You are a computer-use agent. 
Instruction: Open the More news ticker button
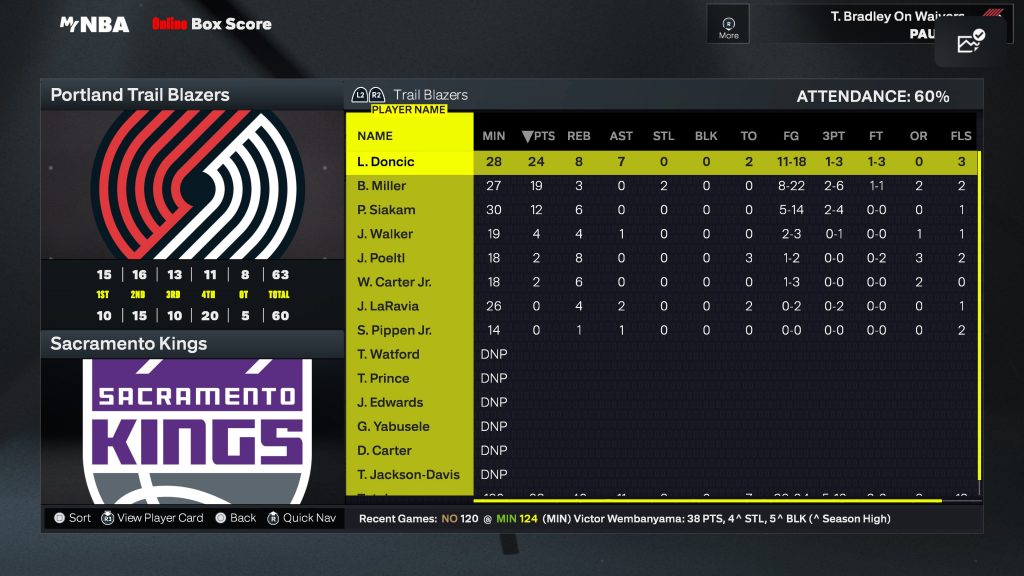click(729, 27)
